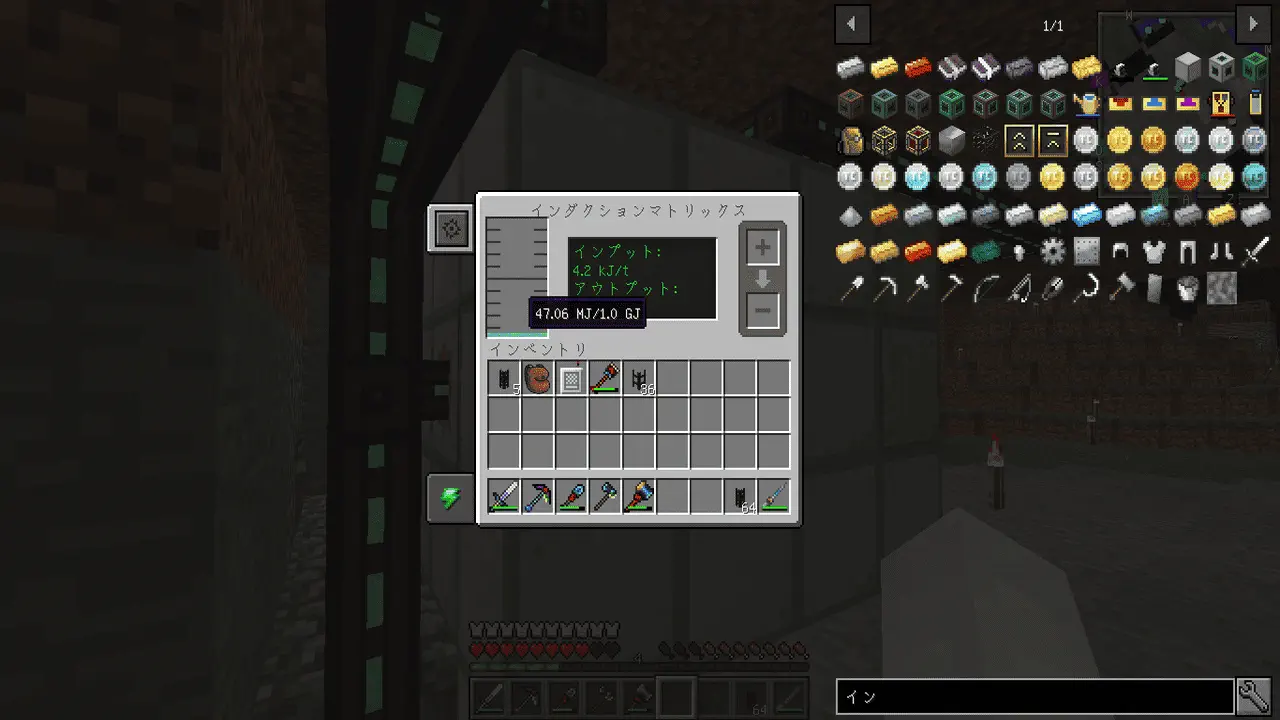This screenshot has width=1280, height=720.
Task: Select the chestplate in the item list
Action: click(1154, 251)
